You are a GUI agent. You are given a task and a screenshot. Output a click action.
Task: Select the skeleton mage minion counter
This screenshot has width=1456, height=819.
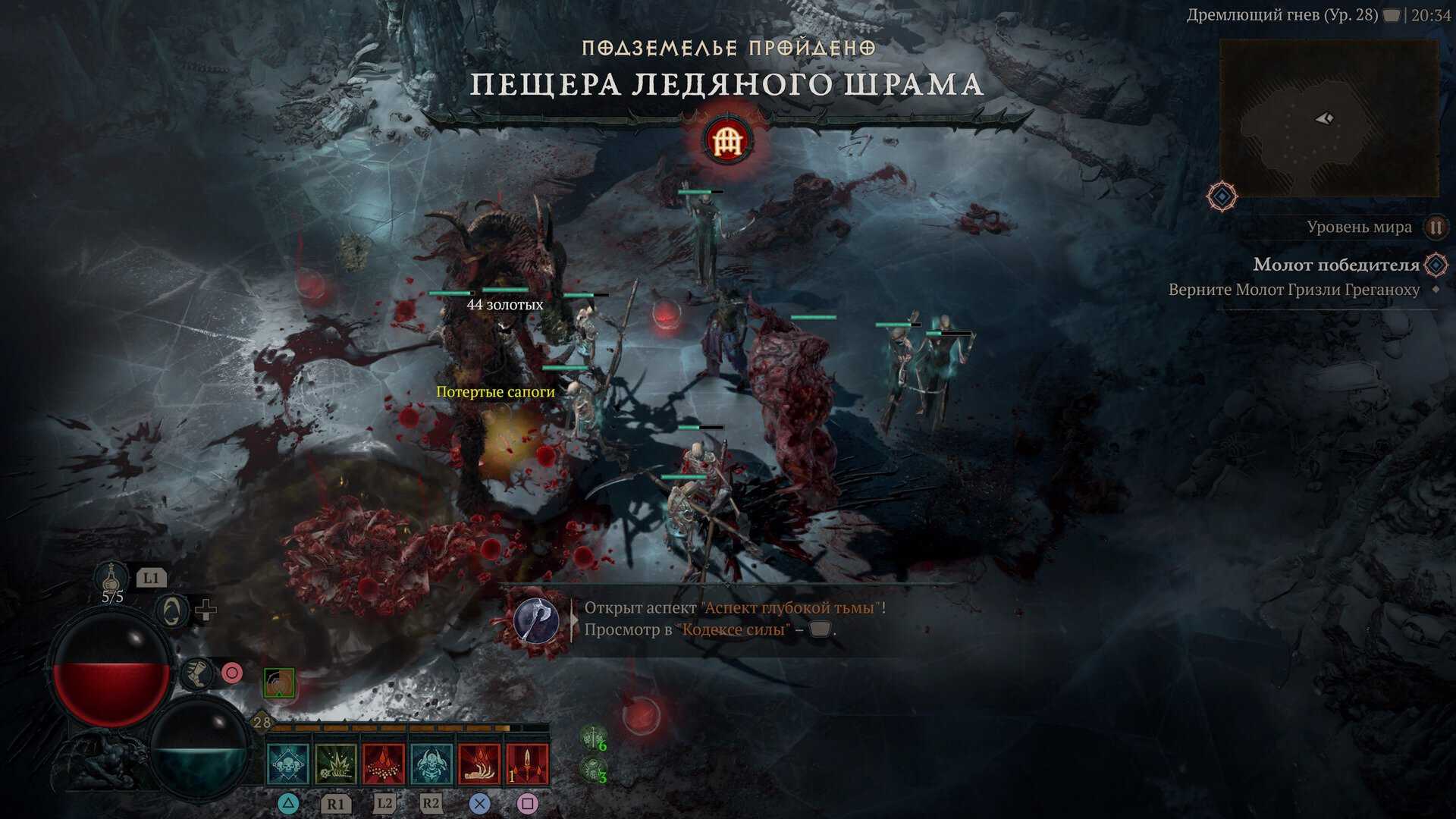593,770
